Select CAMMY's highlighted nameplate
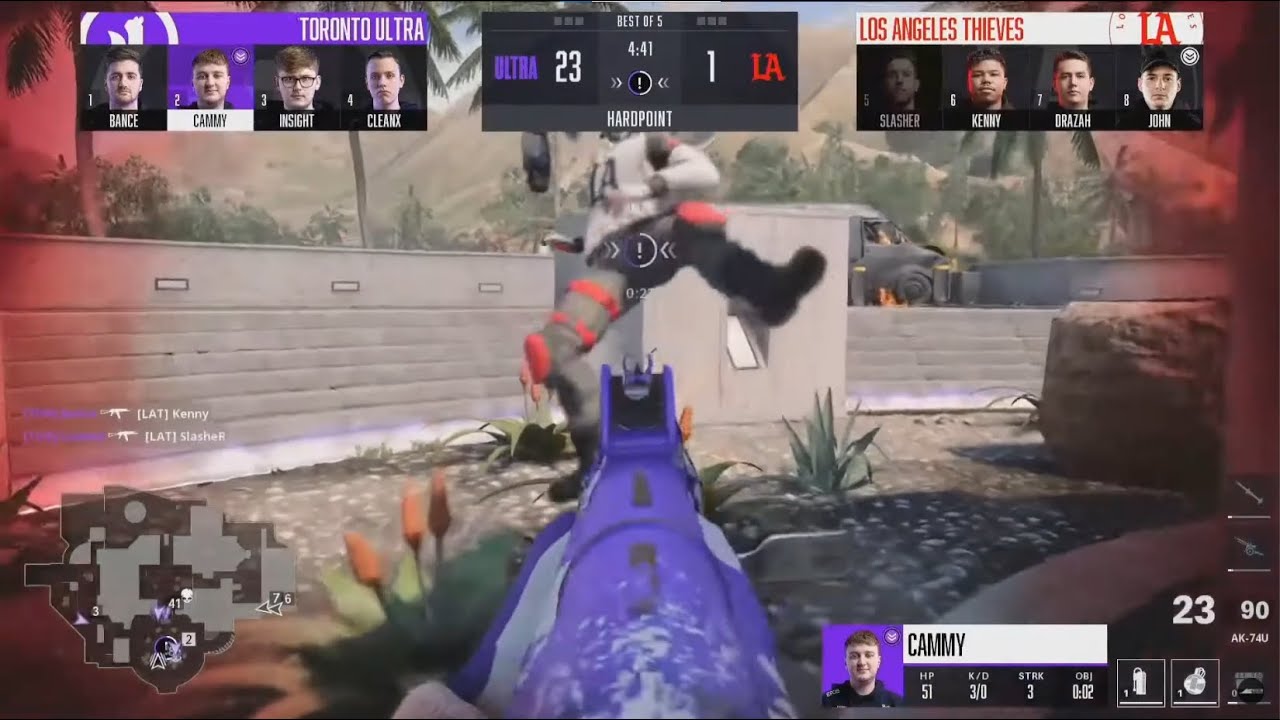Image resolution: width=1280 pixels, height=720 pixels. point(209,120)
